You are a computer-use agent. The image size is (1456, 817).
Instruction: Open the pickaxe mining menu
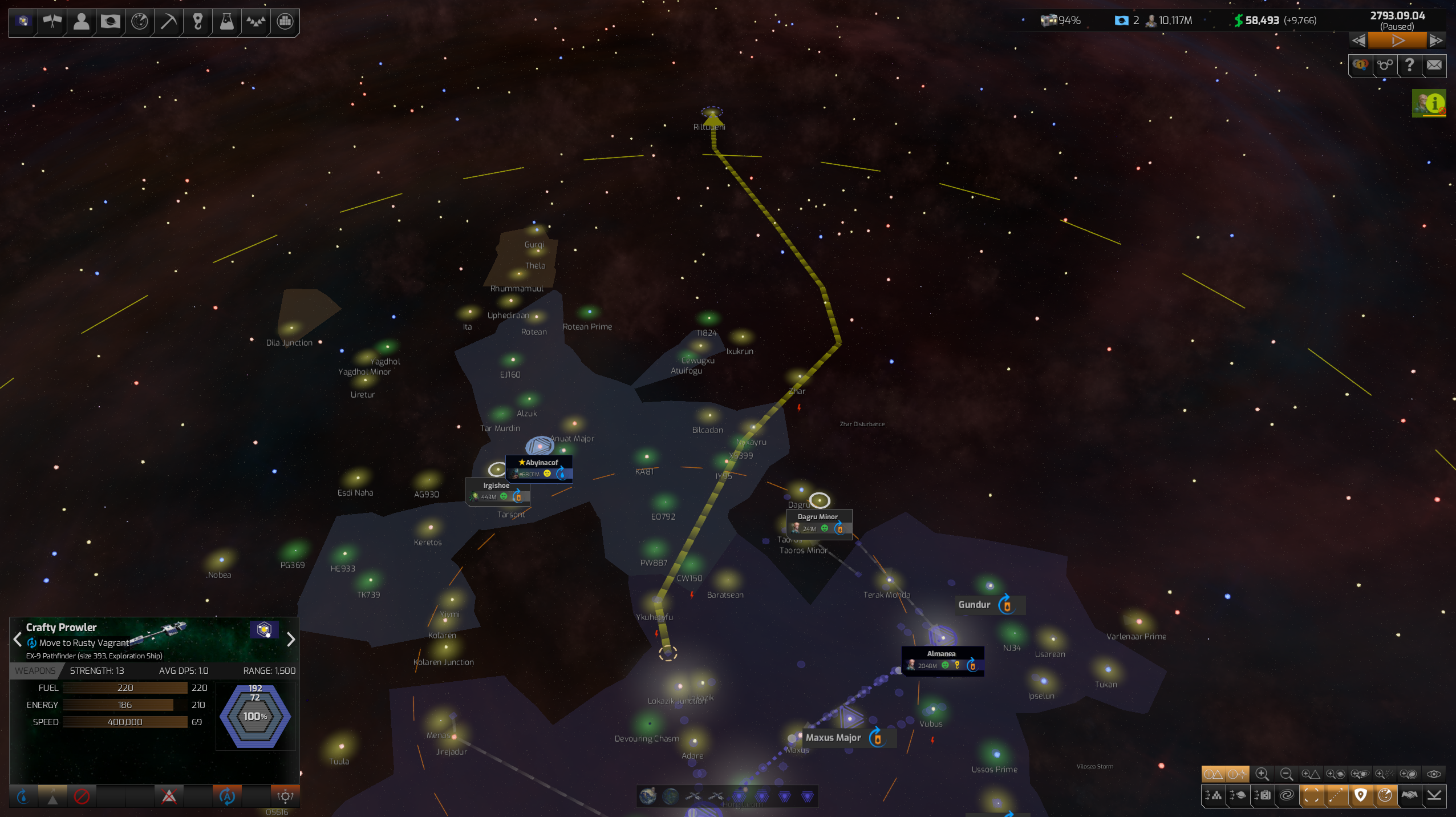click(x=168, y=22)
